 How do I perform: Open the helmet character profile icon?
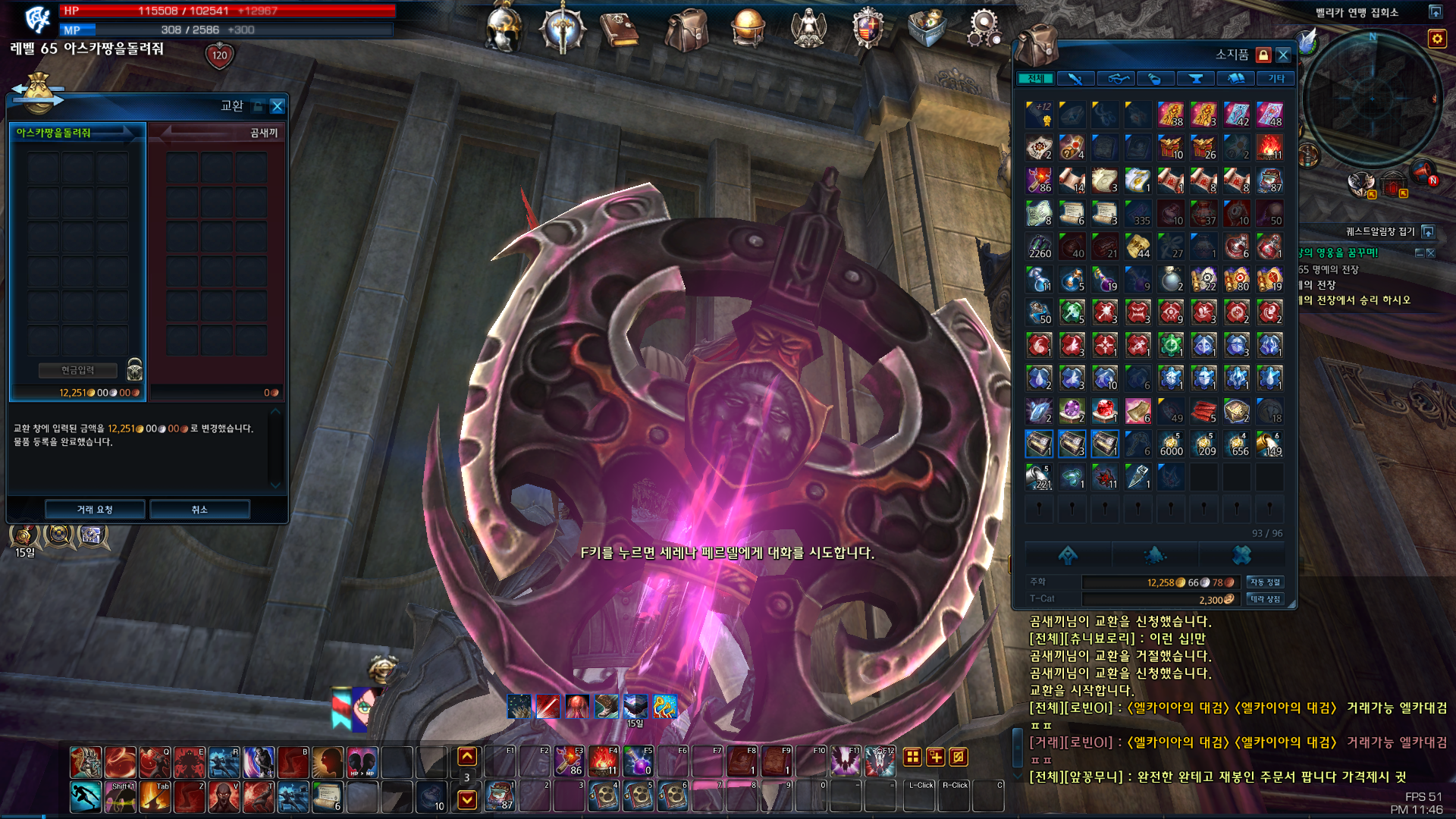point(504,29)
